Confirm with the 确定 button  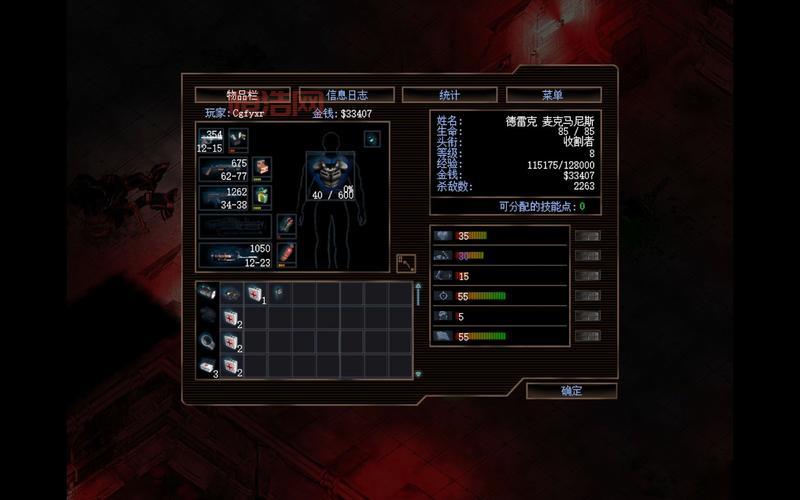coord(571,391)
